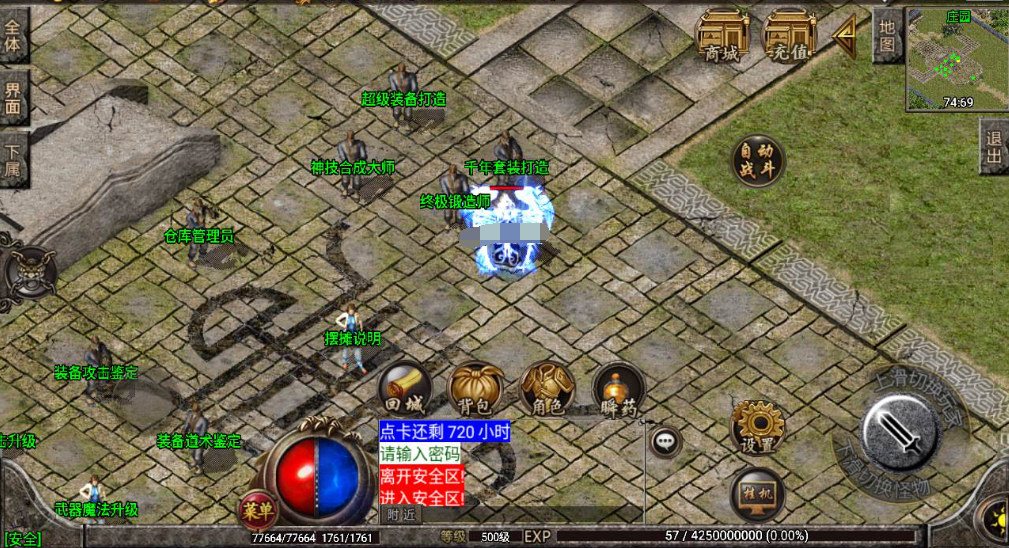
Task: Open the 菜单 menu button
Action: coord(258,511)
